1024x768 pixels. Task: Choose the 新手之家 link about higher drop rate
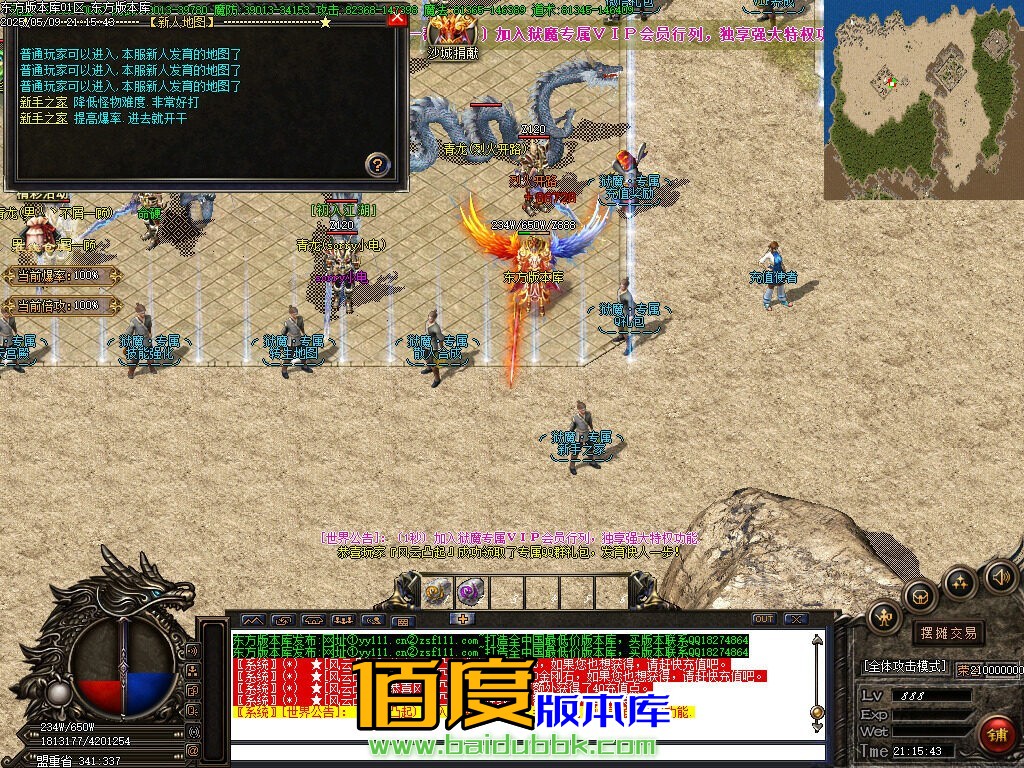click(x=44, y=118)
